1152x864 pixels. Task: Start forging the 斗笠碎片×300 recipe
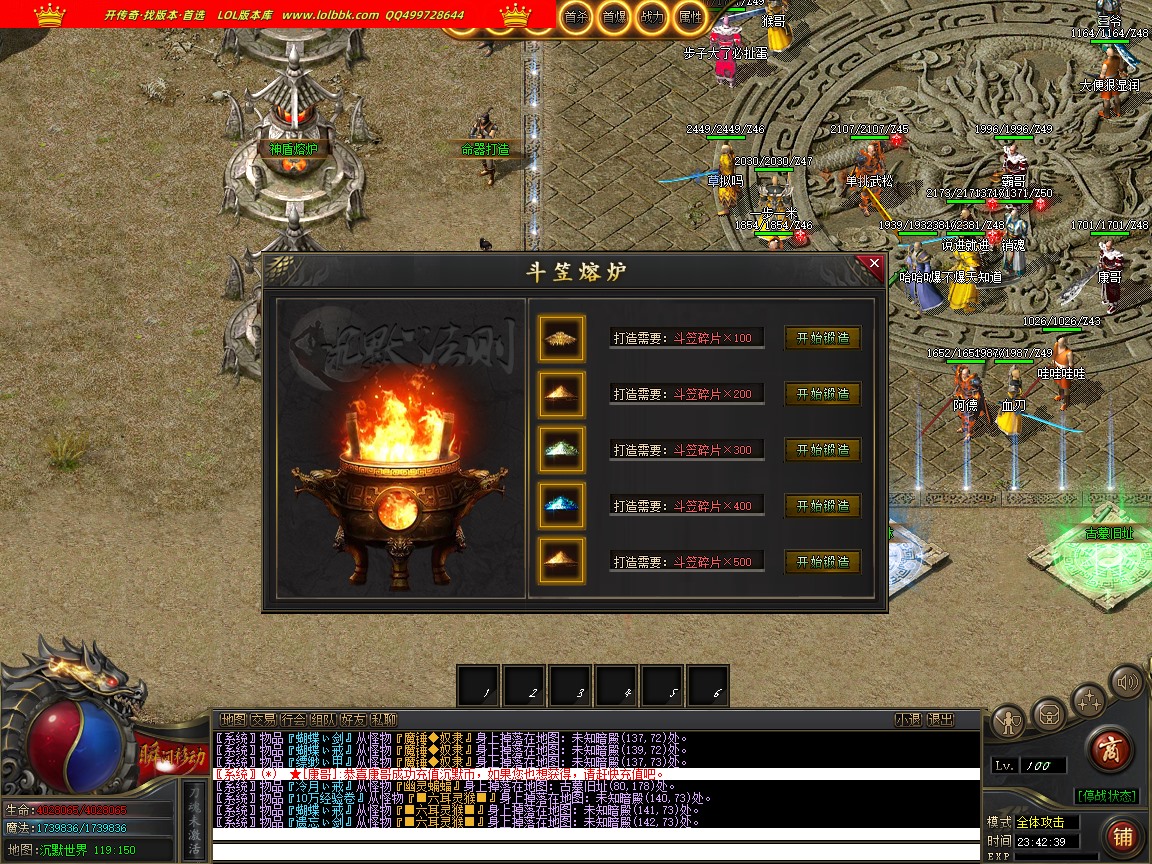pos(822,450)
